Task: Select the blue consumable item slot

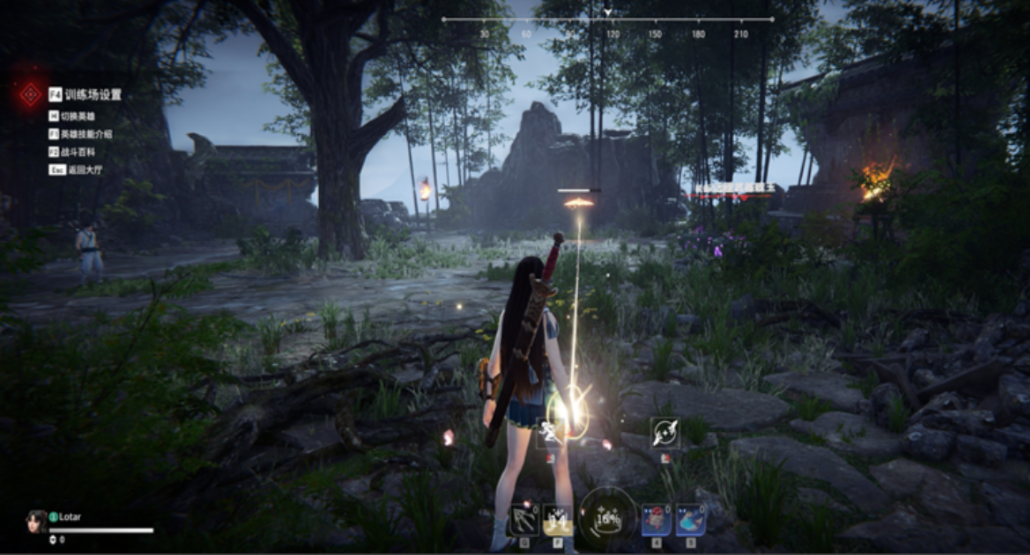Action: coord(690,519)
